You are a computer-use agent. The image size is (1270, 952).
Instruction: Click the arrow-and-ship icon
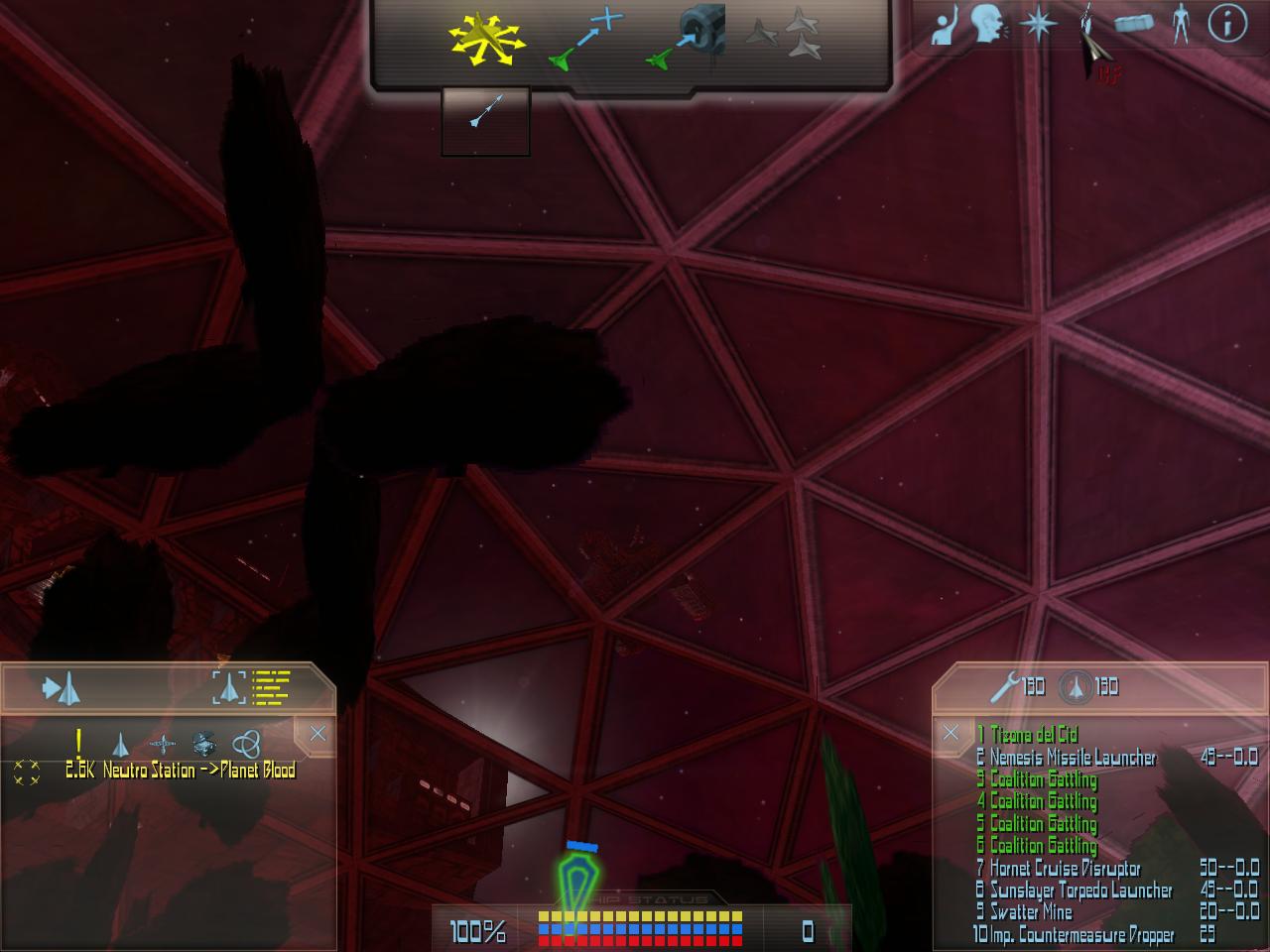coord(61,687)
